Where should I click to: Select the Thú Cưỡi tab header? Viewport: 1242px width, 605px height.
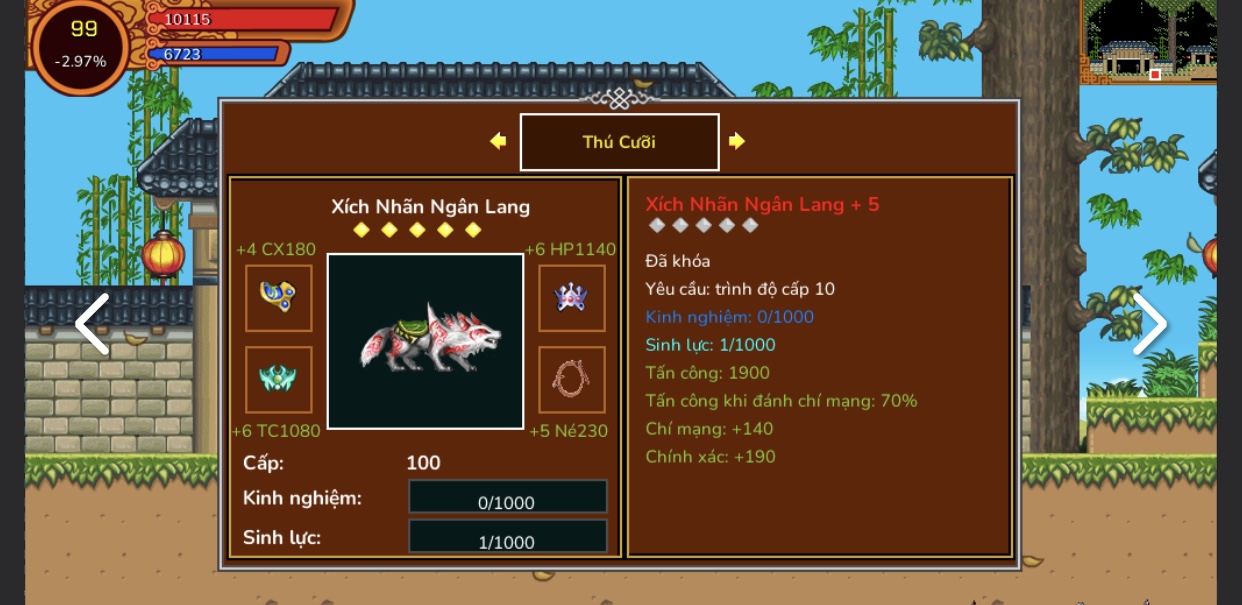(x=619, y=142)
